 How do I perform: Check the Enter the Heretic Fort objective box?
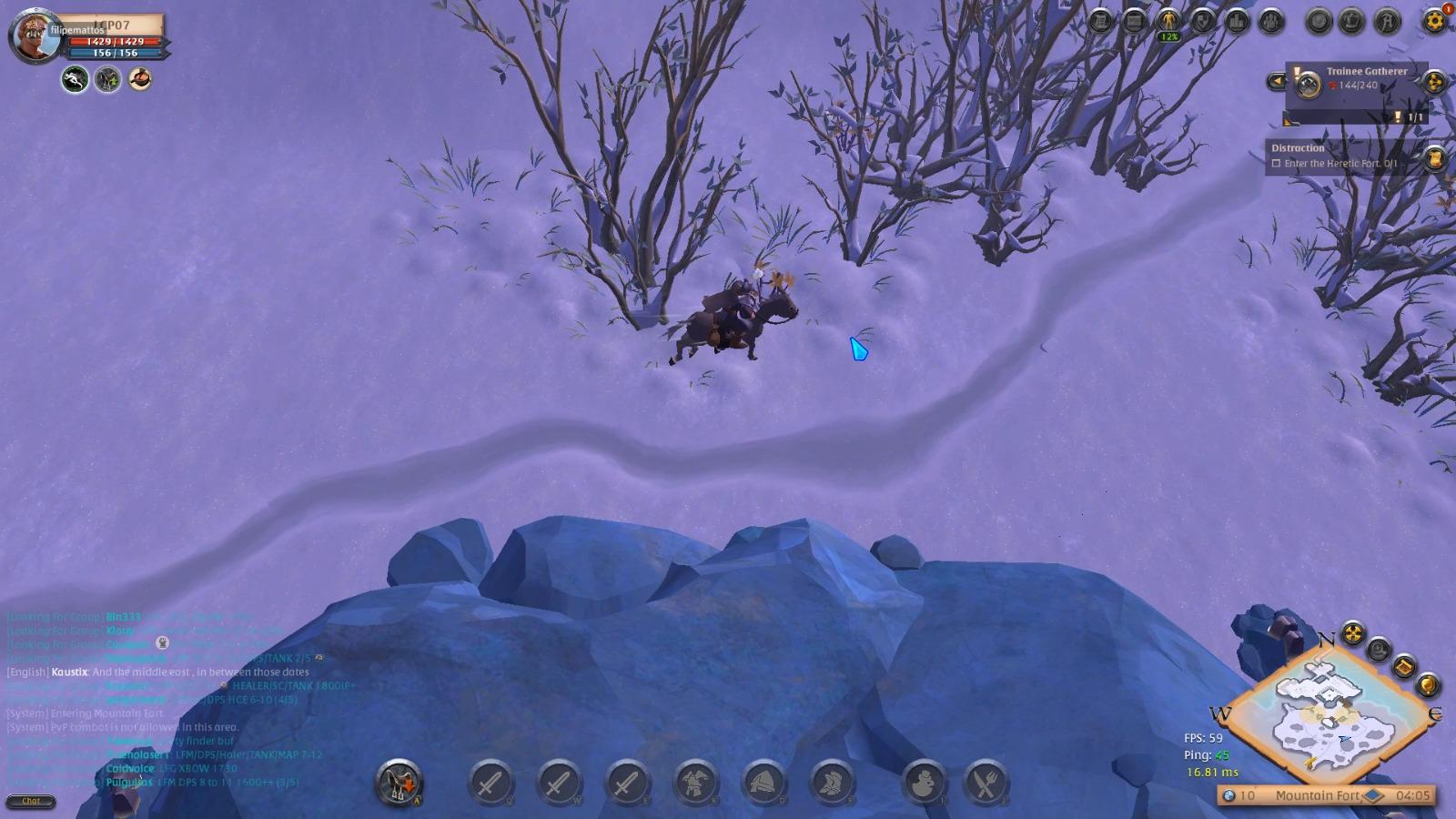1277,164
